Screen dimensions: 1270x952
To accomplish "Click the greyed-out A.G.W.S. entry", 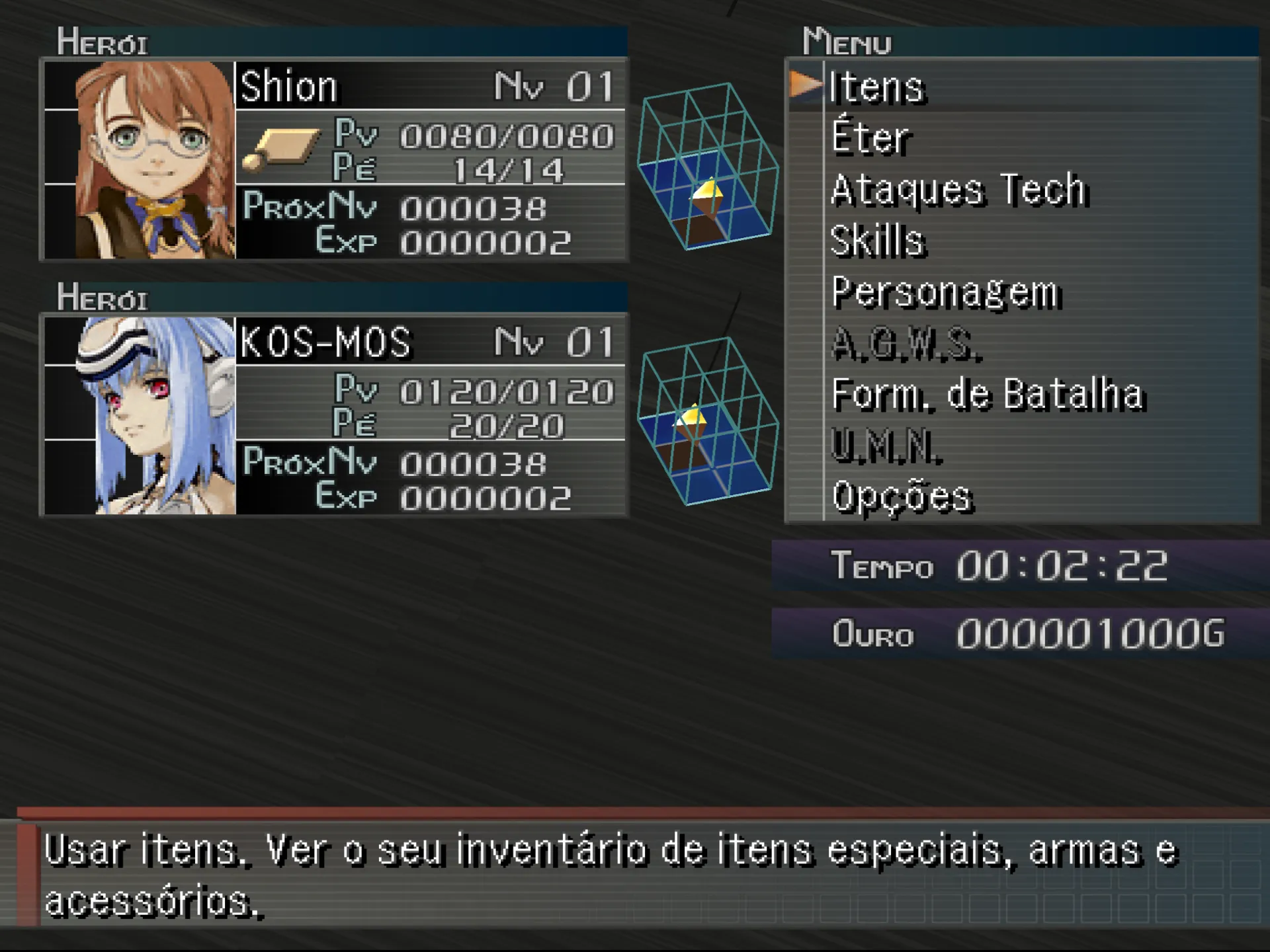I will tap(905, 344).
